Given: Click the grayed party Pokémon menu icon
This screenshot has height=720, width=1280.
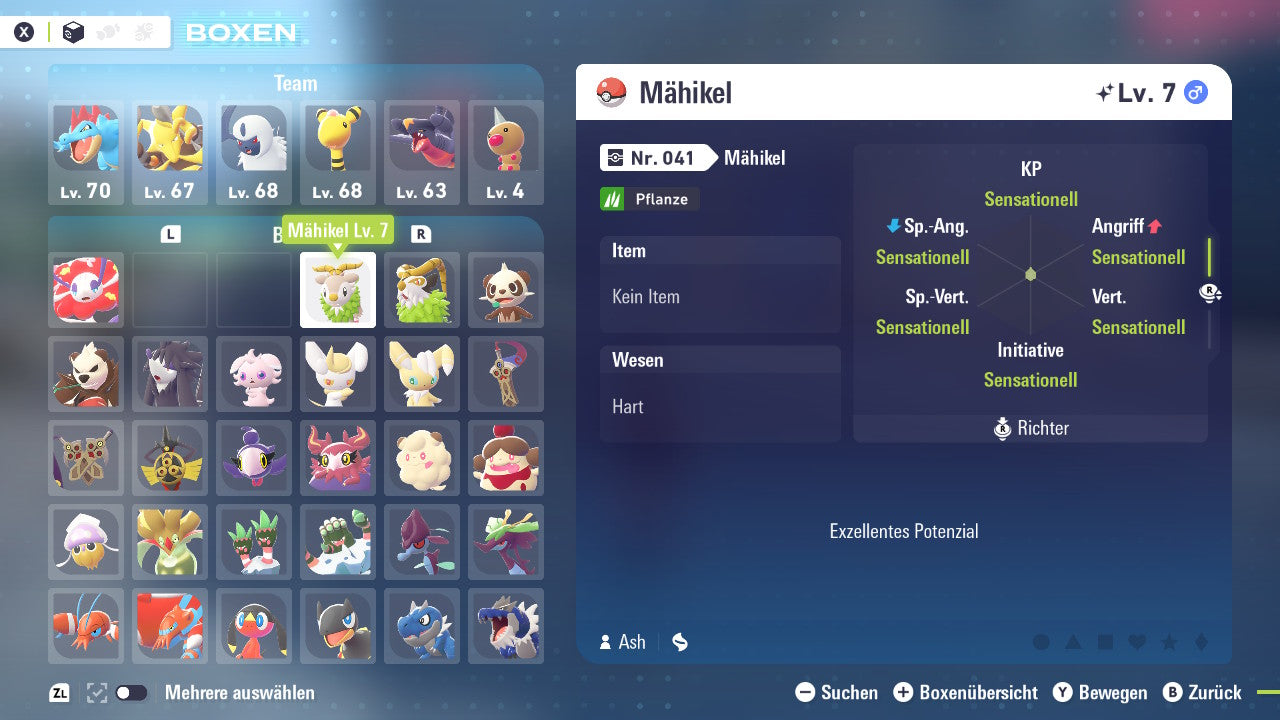Looking at the screenshot, I should (x=108, y=31).
